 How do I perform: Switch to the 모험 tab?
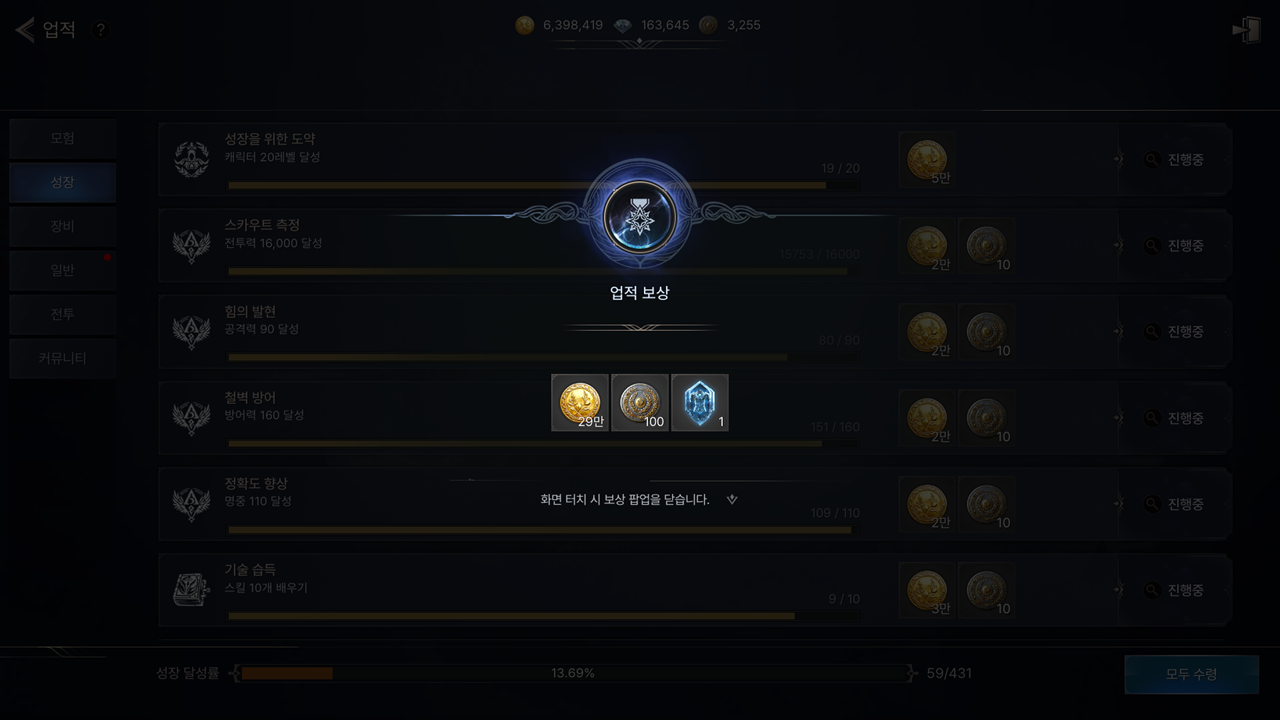tap(62, 139)
